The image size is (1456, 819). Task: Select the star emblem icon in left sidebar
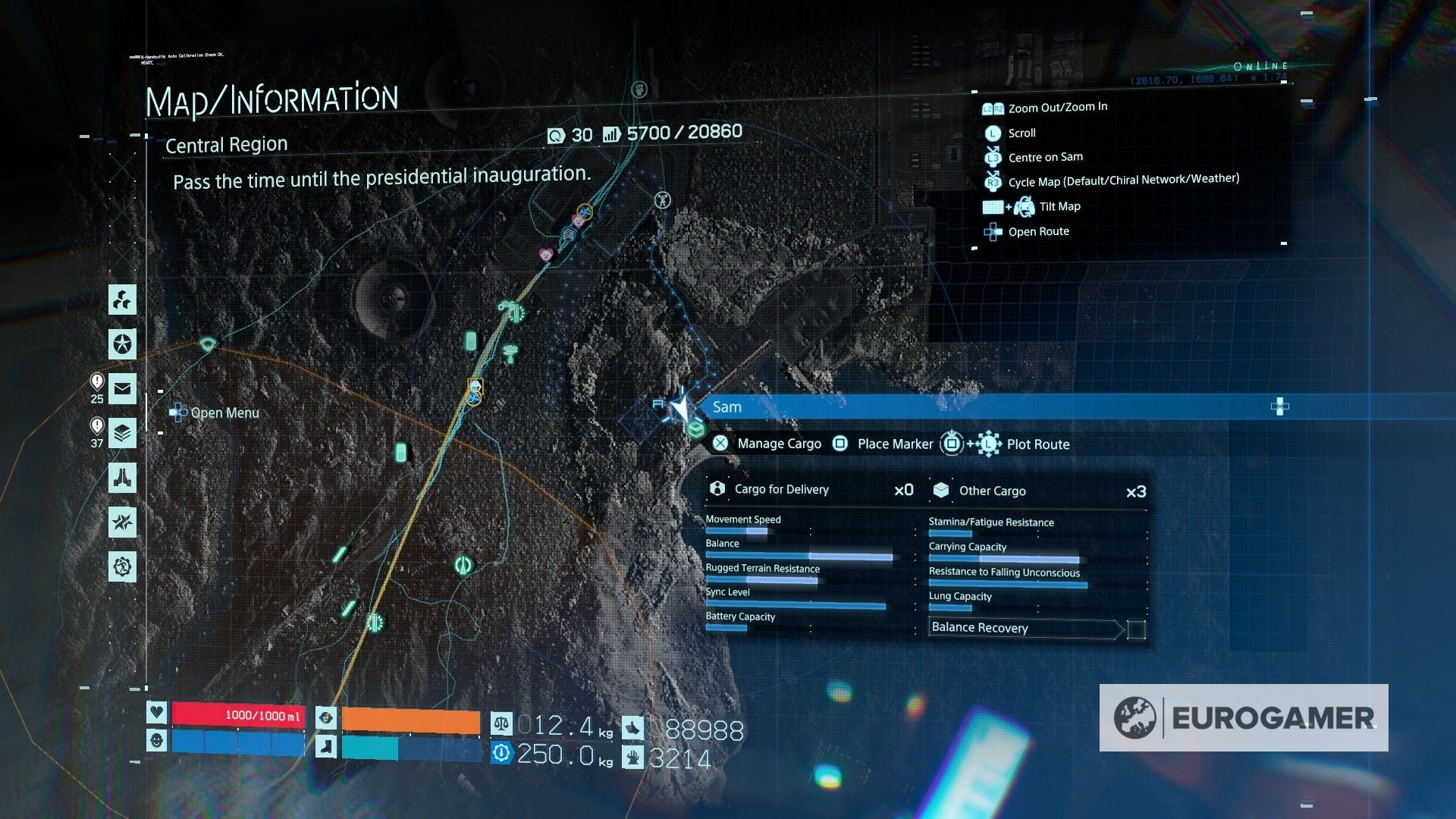point(121,345)
